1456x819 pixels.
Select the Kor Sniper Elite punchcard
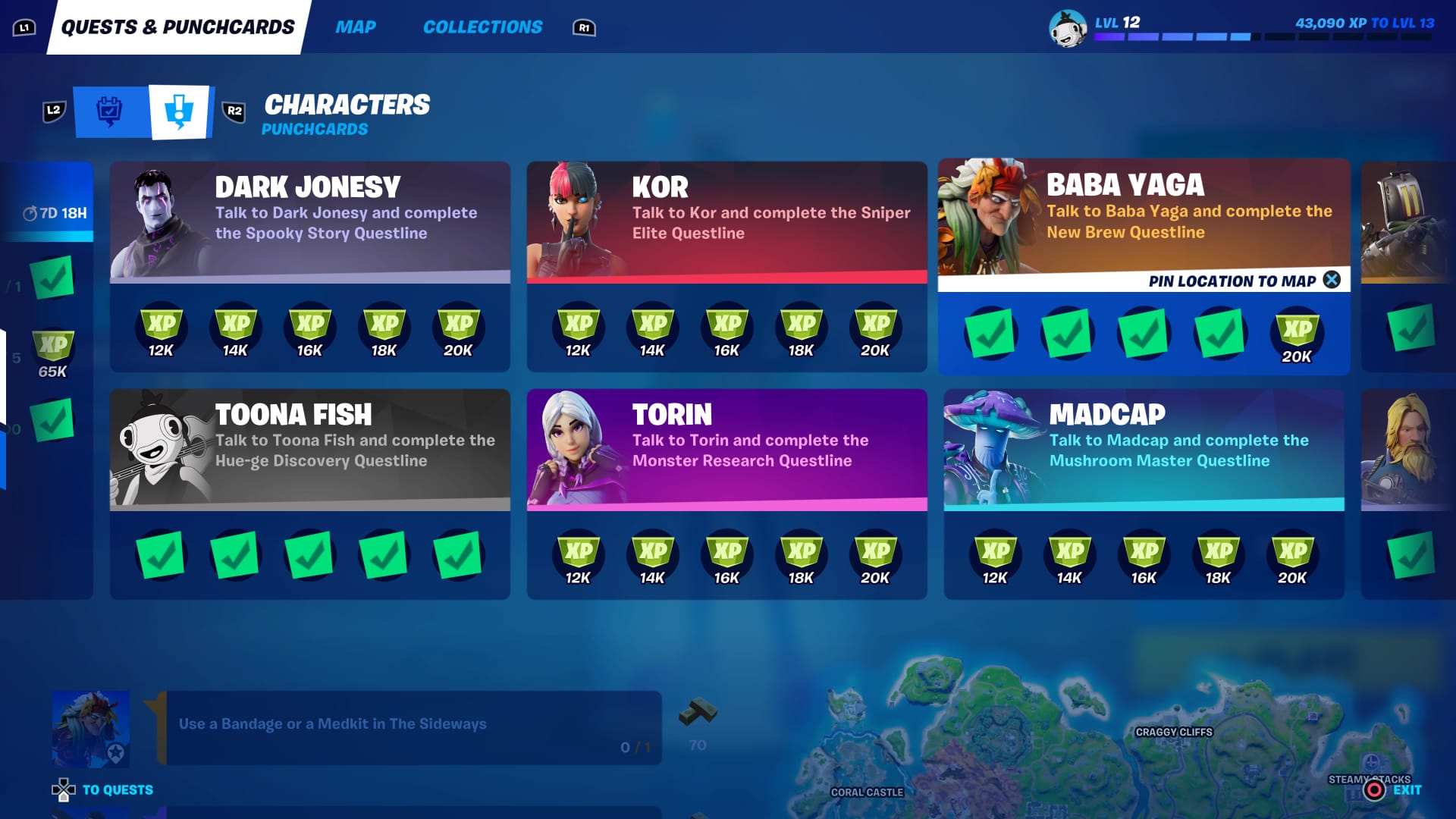[x=726, y=221]
